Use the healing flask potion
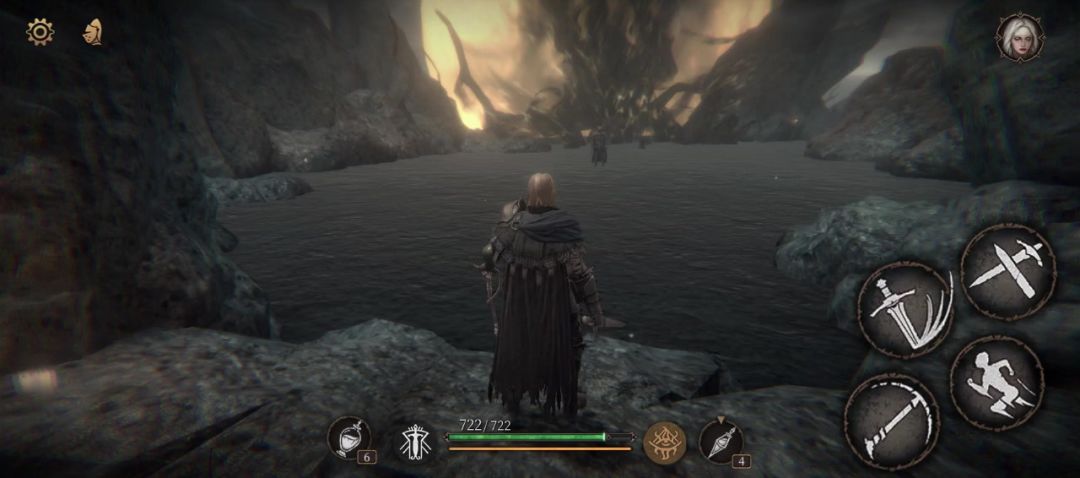 [x=350, y=438]
